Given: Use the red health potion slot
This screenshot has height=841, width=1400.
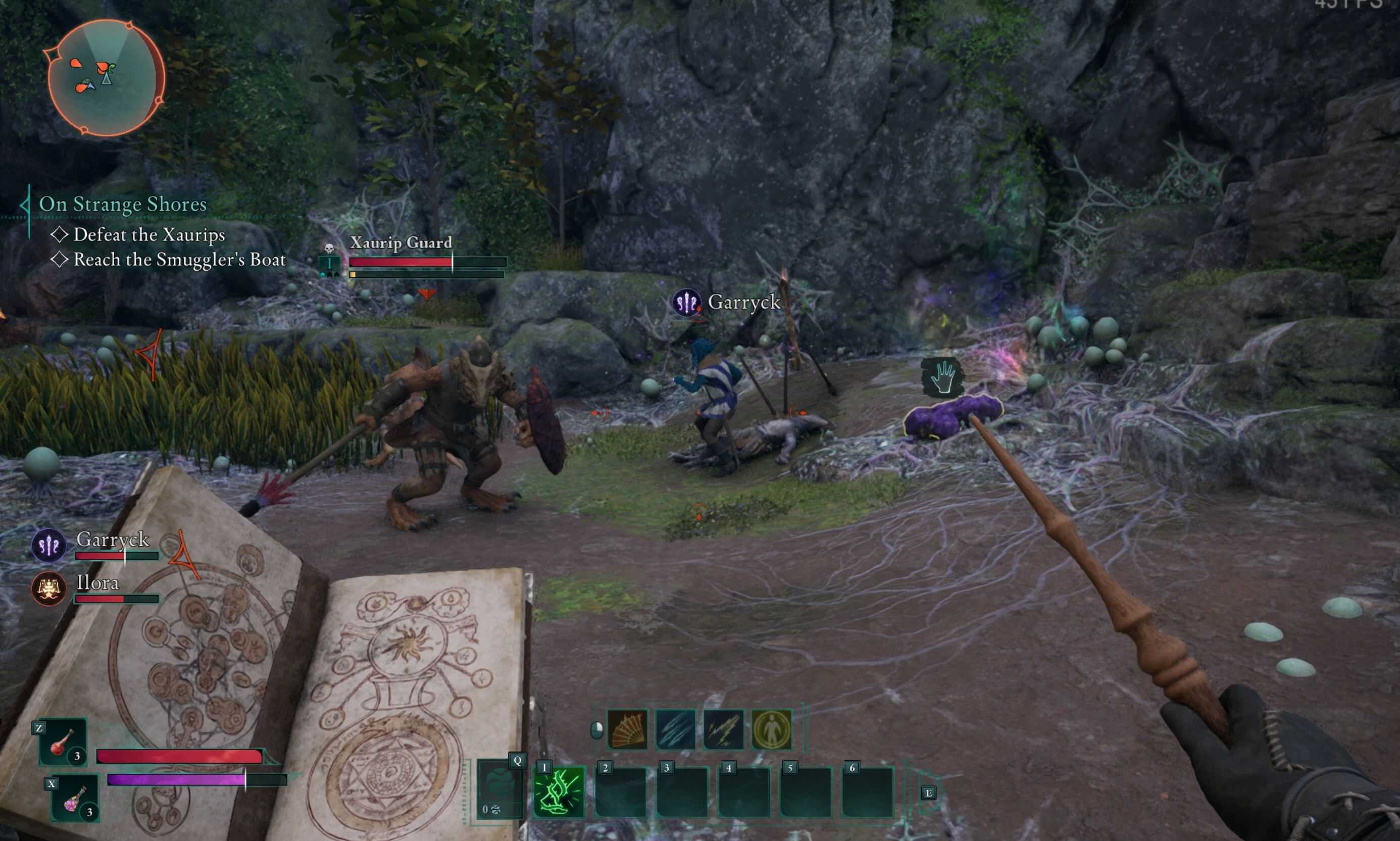Looking at the screenshot, I should coord(63,743).
